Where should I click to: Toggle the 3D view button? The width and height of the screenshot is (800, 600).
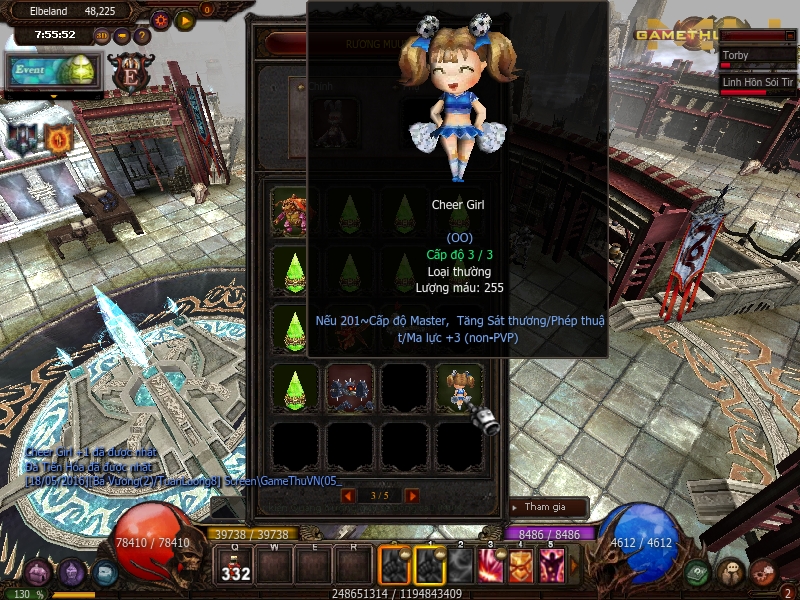102,36
